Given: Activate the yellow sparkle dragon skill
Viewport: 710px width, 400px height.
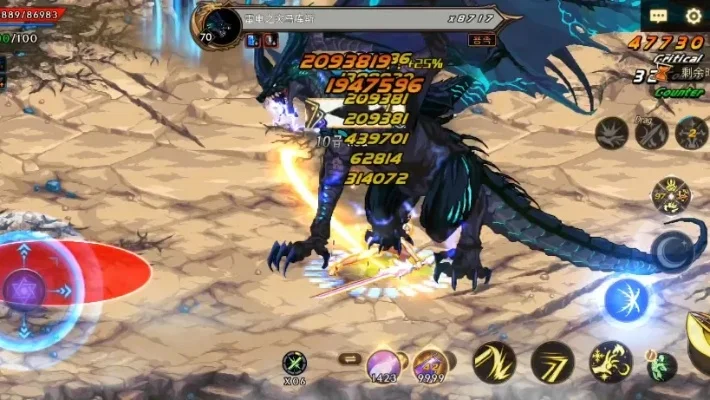Looking at the screenshot, I should tap(610, 362).
